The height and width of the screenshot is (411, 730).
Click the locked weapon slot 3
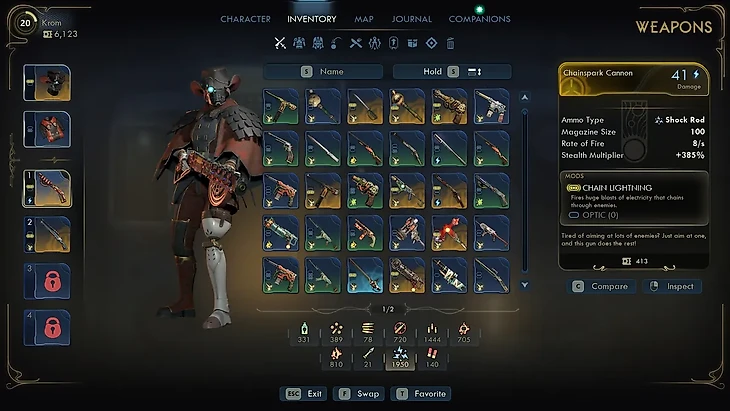pyautogui.click(x=47, y=281)
